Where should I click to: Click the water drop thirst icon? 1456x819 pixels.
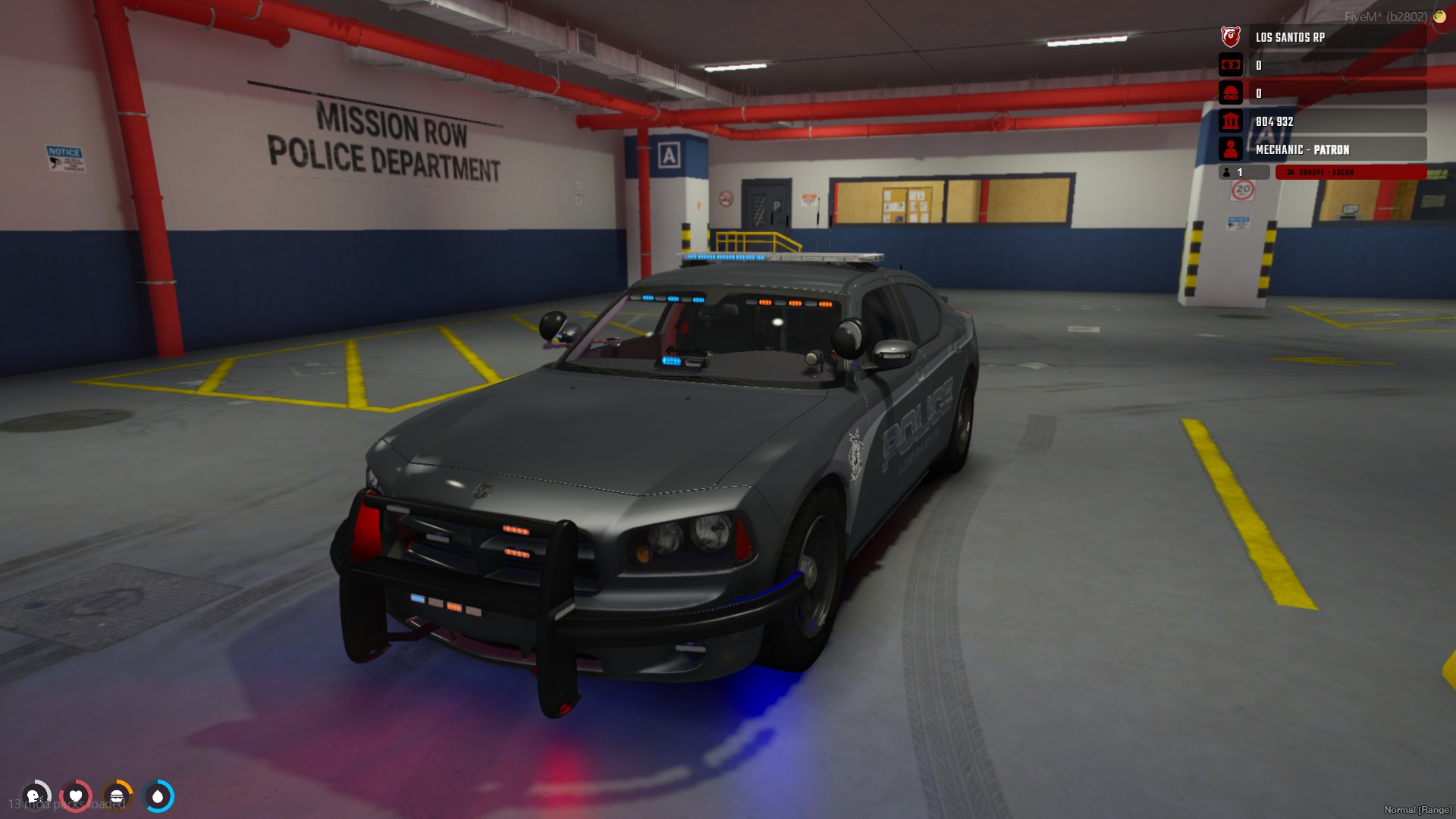tap(158, 796)
